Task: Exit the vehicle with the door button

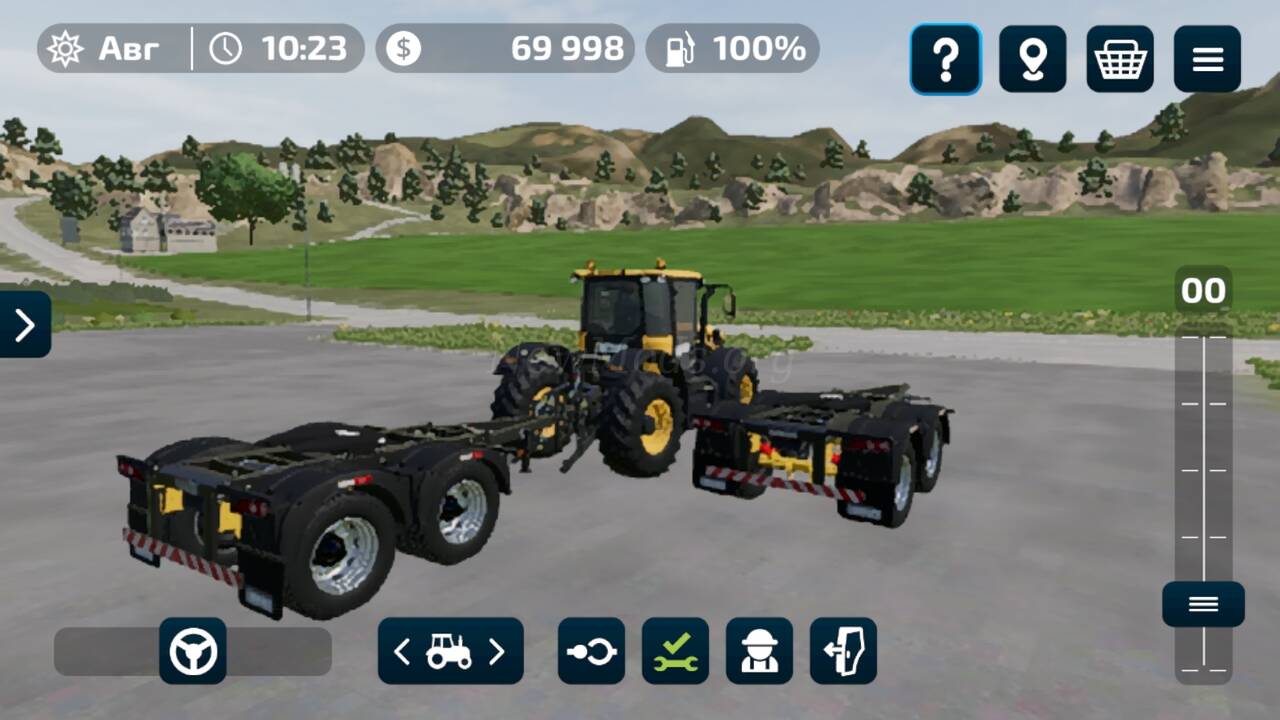Action: (x=843, y=651)
